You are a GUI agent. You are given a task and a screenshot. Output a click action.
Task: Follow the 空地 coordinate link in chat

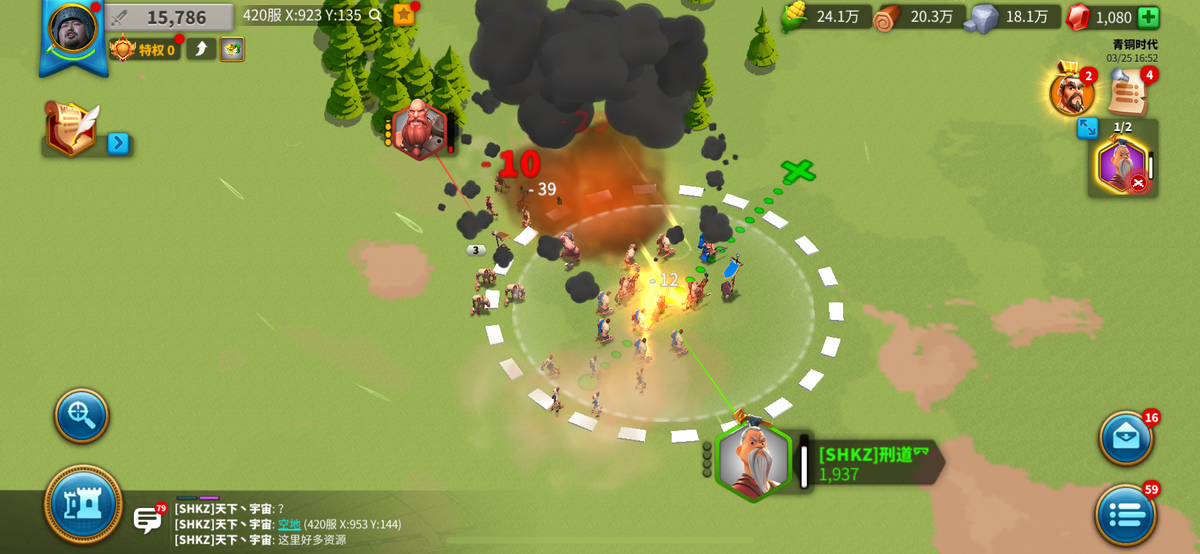tap(289, 524)
